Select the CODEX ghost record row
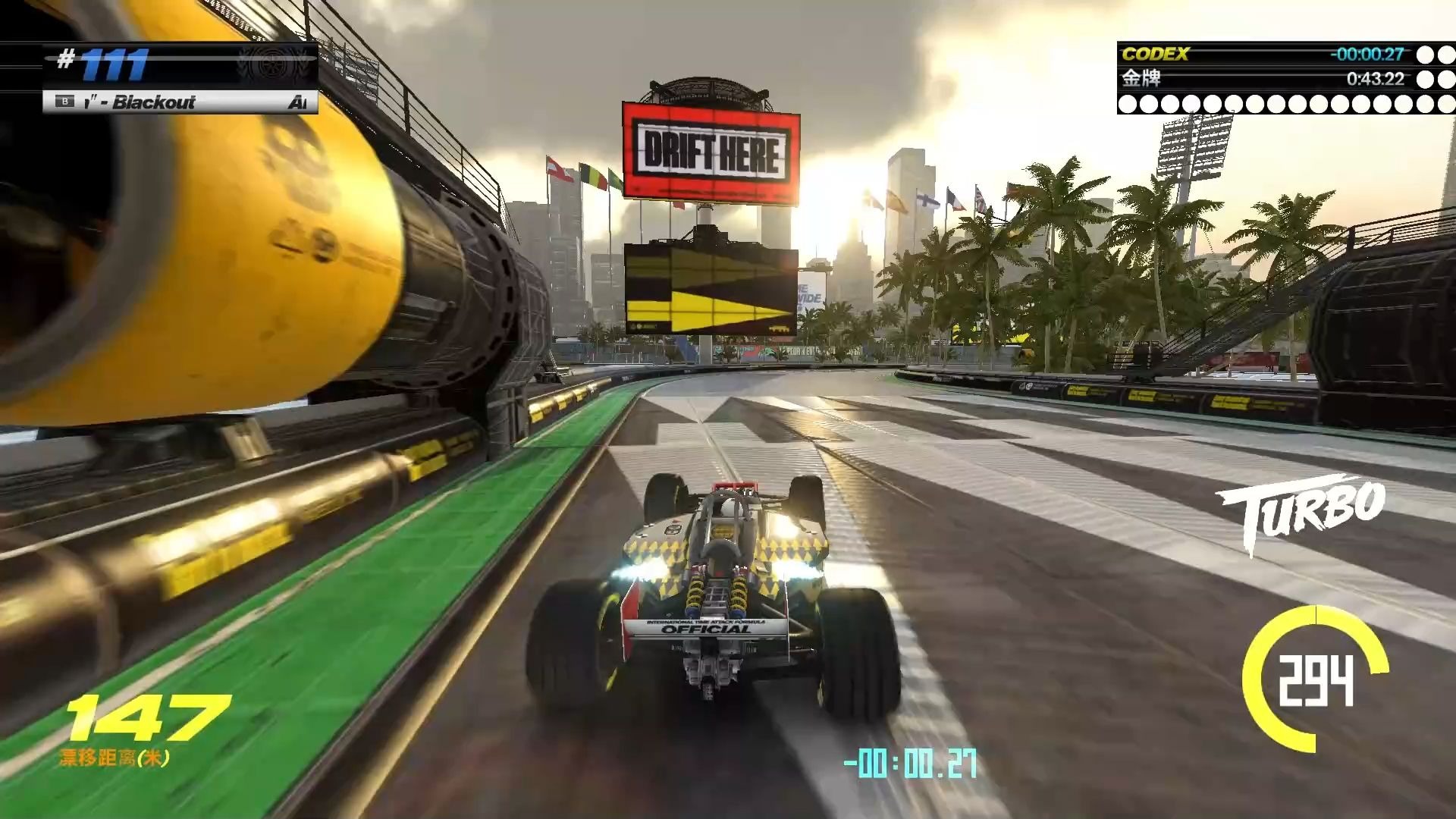This screenshot has height=819, width=1456. [1274, 54]
